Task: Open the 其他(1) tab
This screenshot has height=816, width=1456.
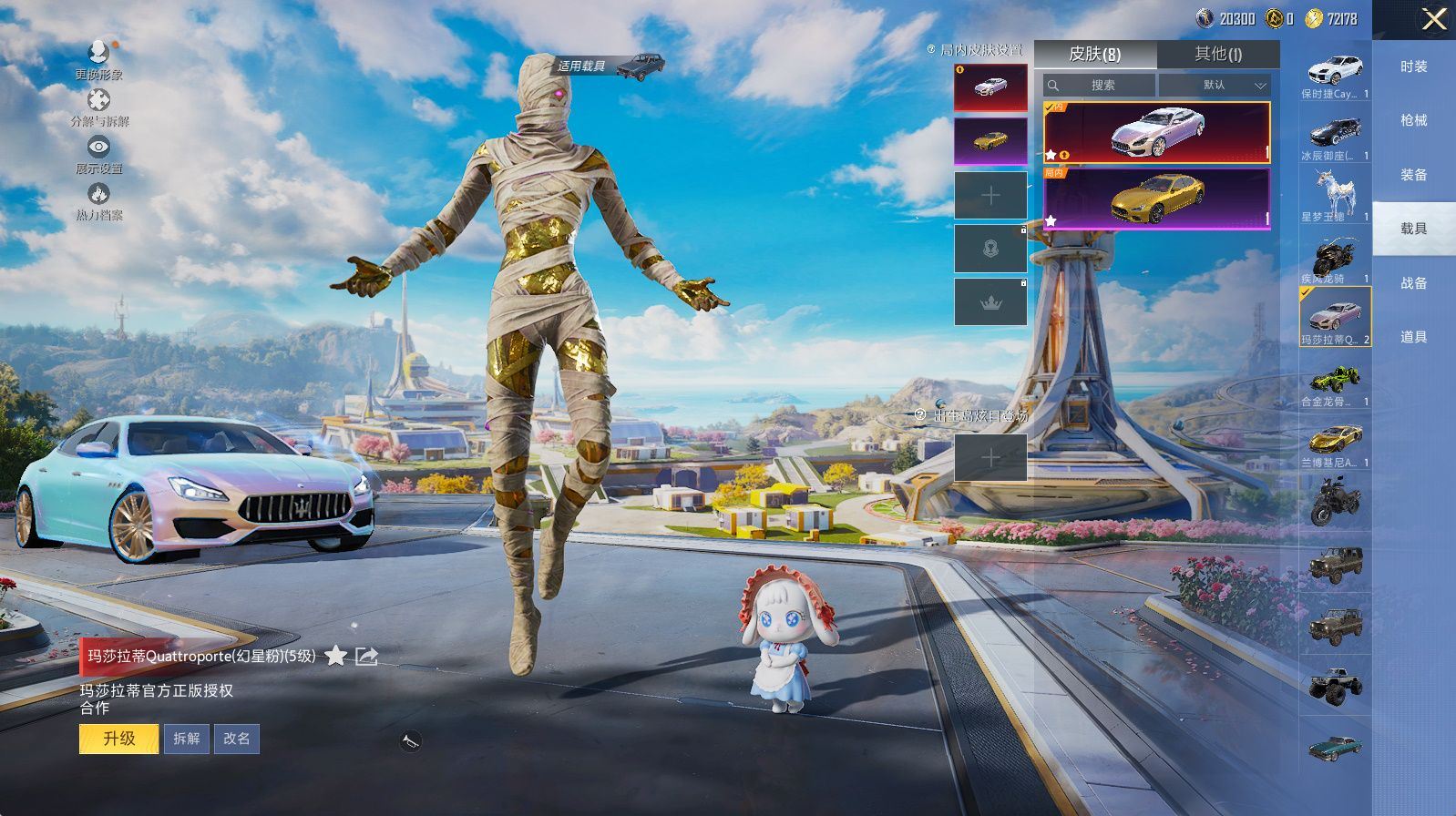Action: click(x=1217, y=54)
